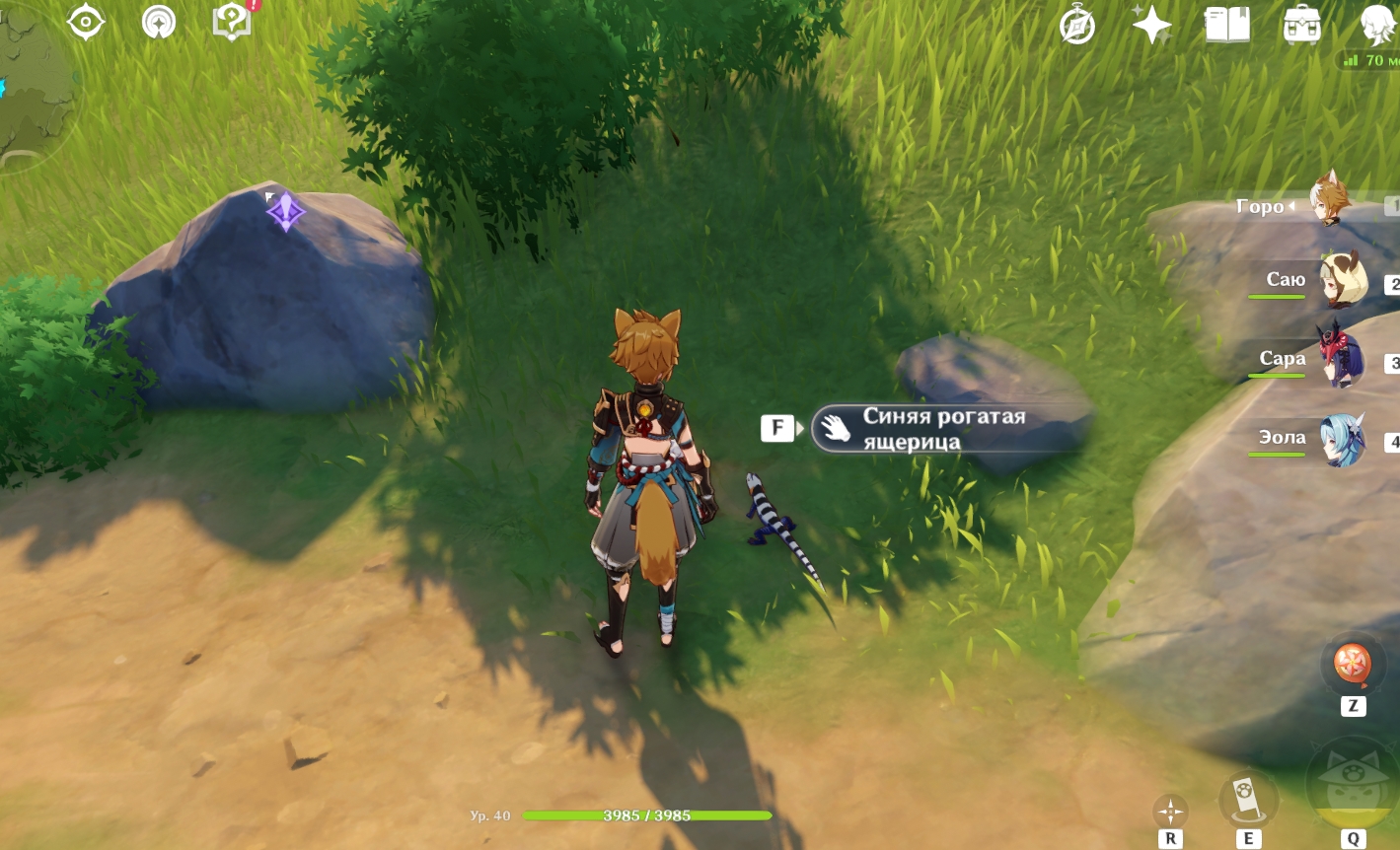Click the eye-shaped quest navigation icon
1400x850 pixels.
(86, 22)
